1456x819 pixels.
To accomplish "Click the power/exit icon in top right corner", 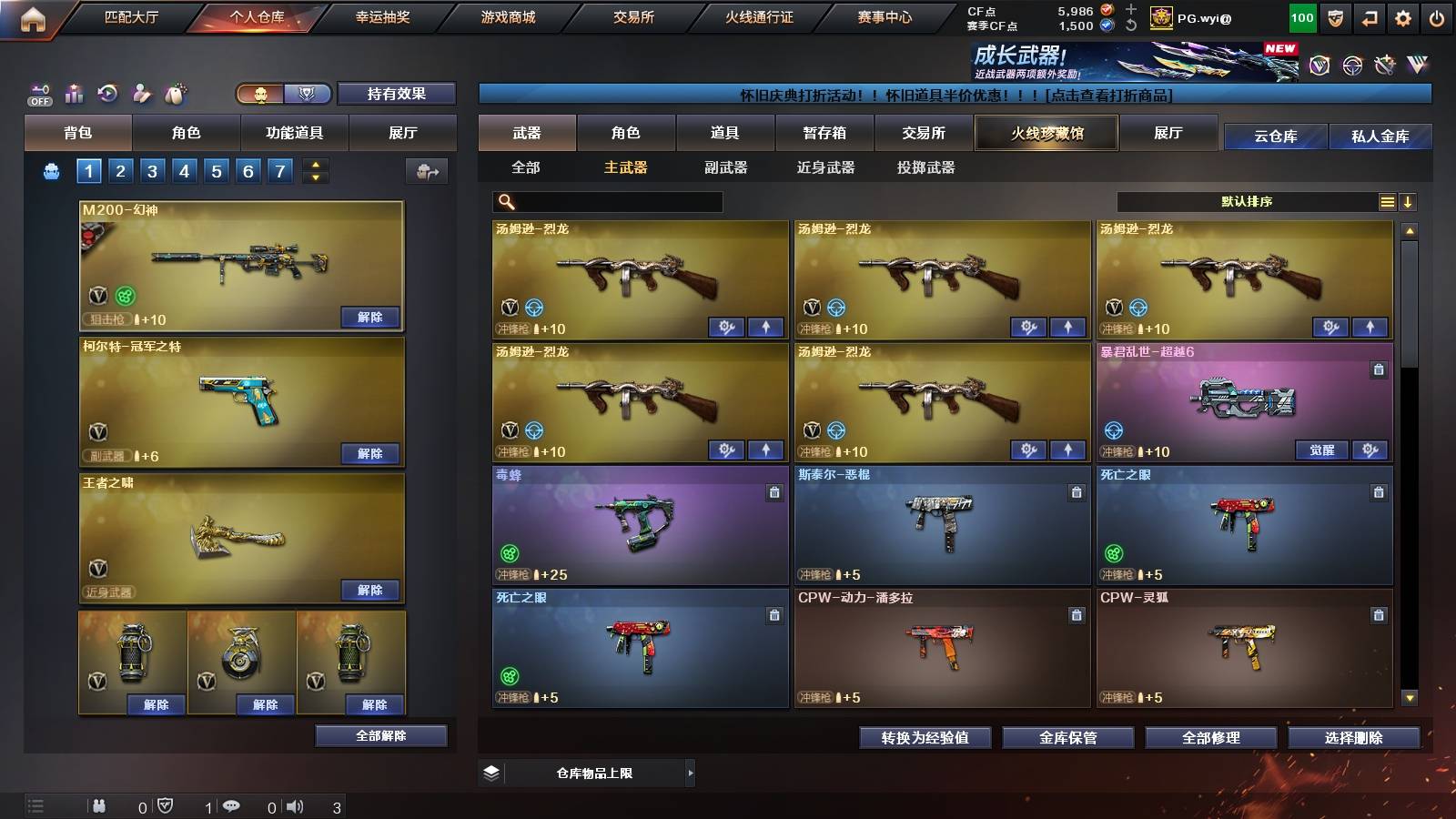I will click(x=1438, y=16).
